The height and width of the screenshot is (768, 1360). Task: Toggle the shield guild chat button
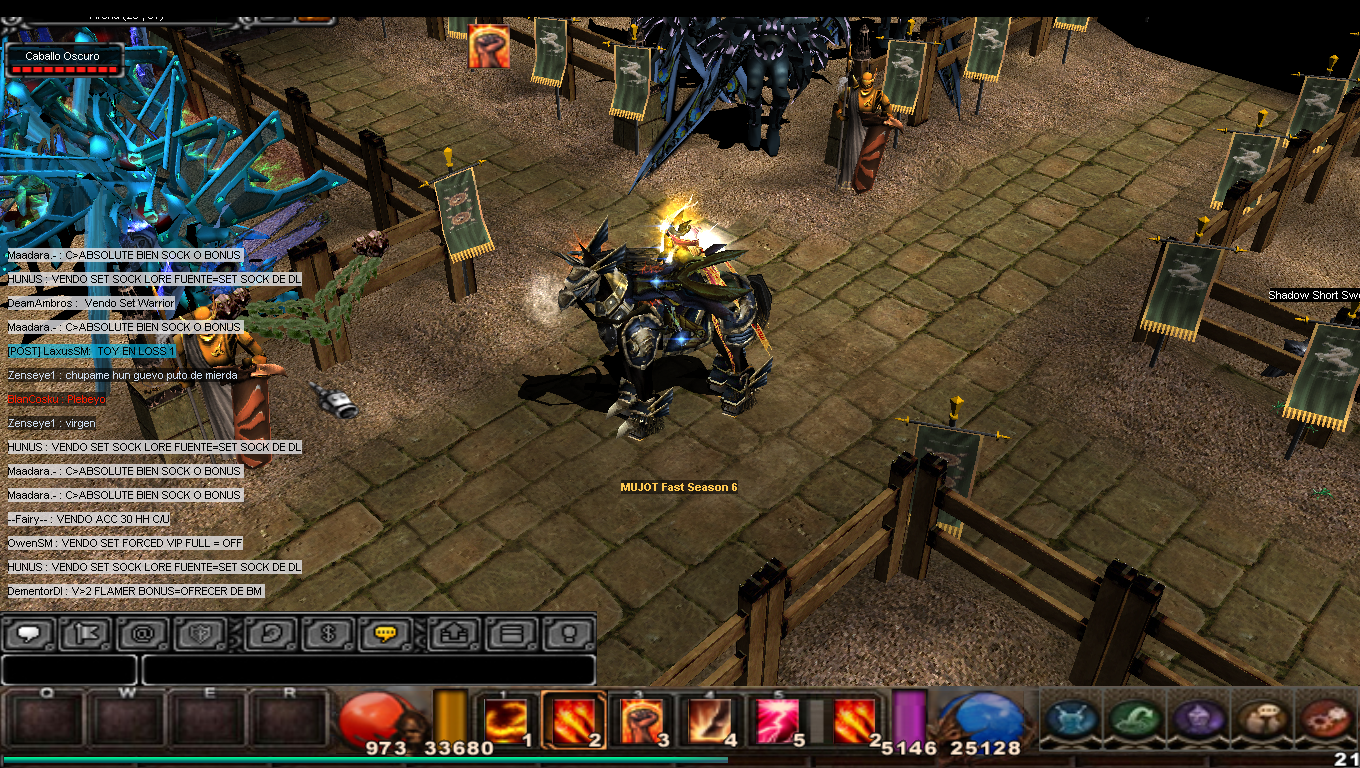coord(199,634)
